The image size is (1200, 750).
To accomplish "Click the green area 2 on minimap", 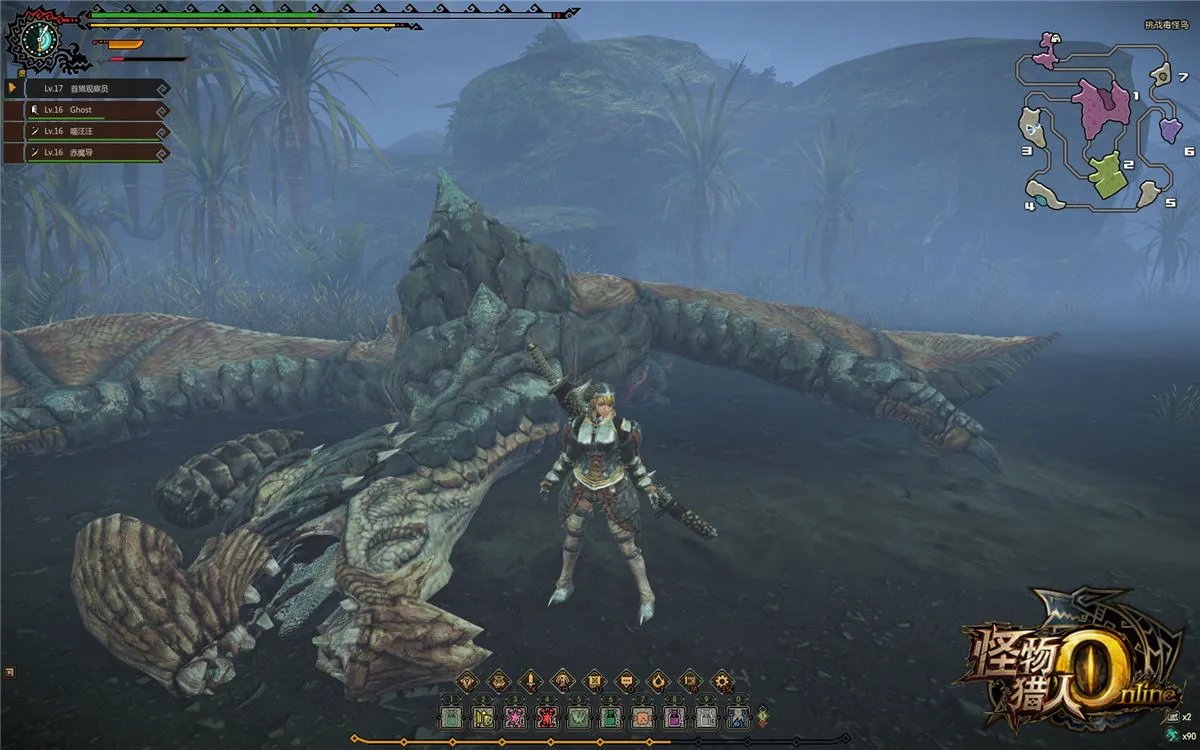I will pos(1105,175).
